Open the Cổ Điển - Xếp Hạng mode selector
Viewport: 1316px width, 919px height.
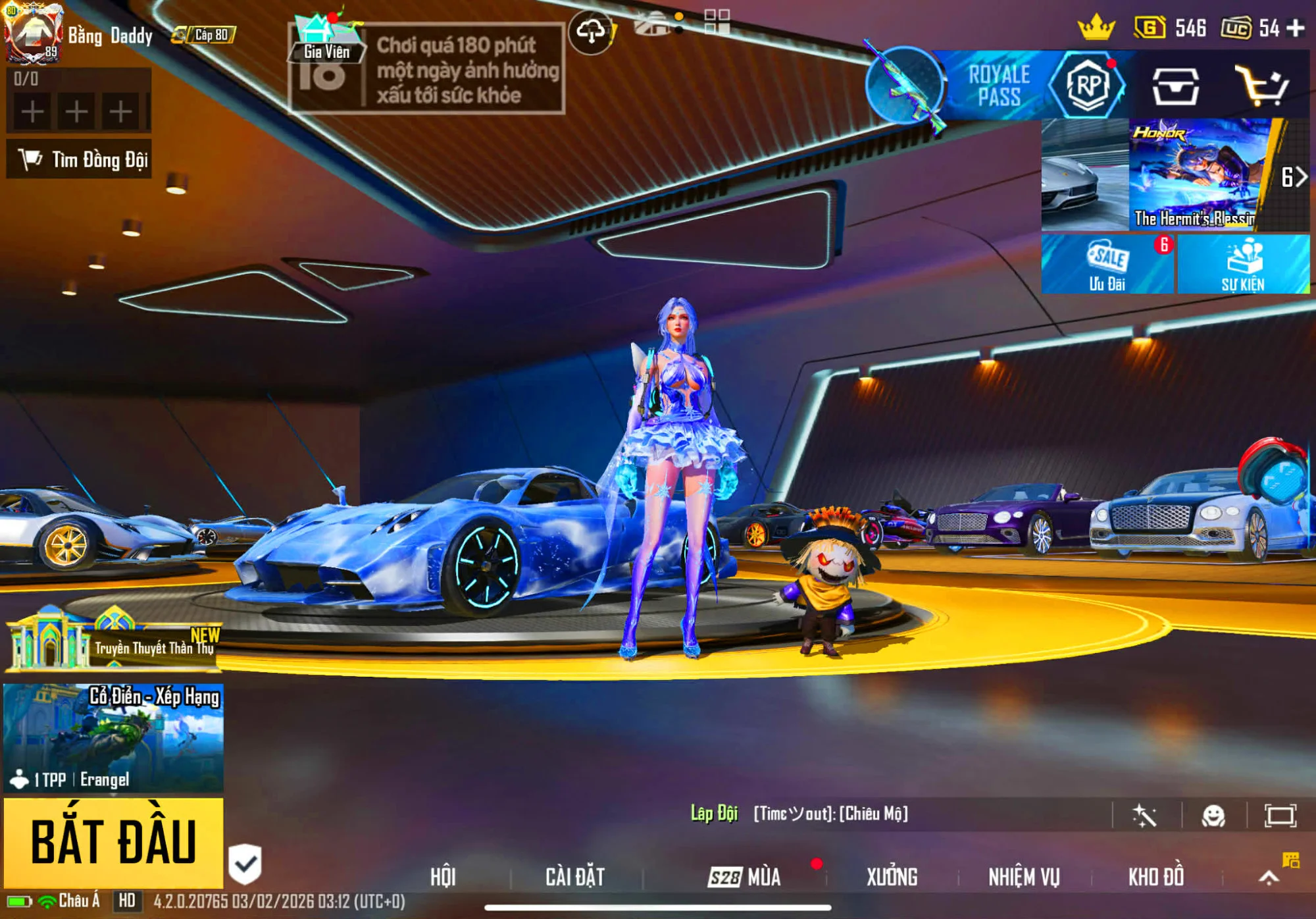[x=113, y=737]
